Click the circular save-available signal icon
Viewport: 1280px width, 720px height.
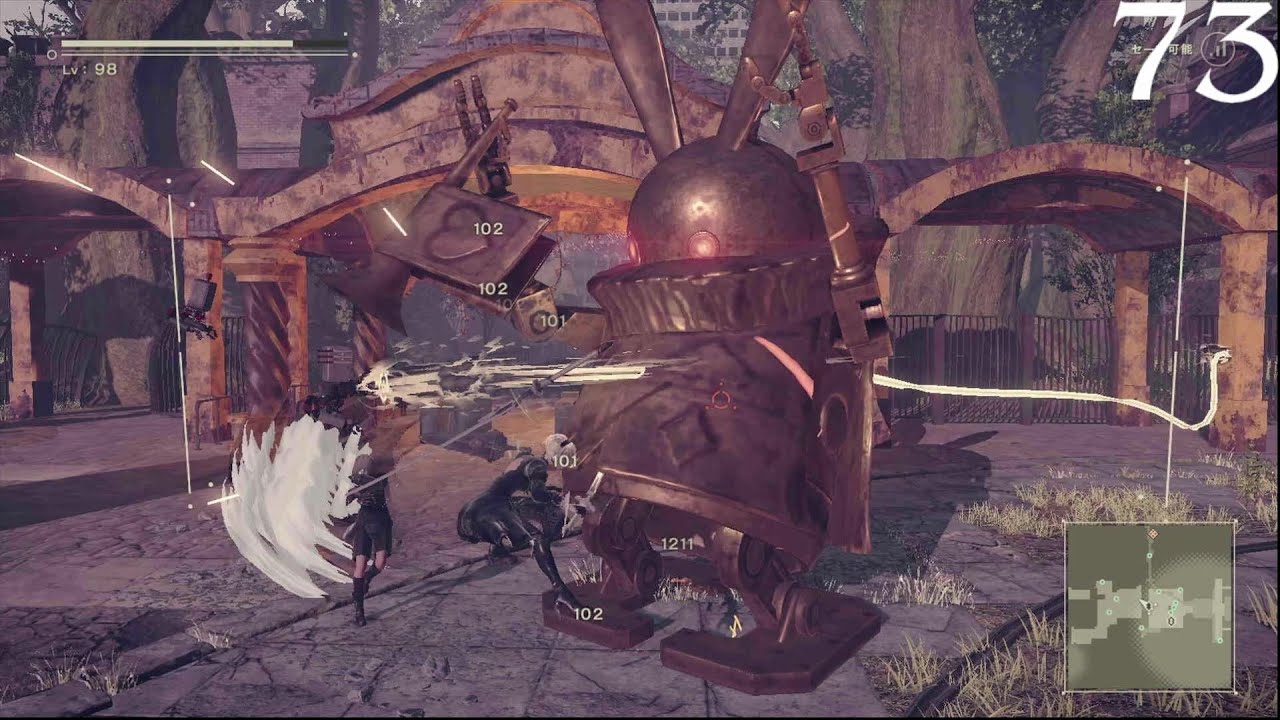pyautogui.click(x=1217, y=49)
